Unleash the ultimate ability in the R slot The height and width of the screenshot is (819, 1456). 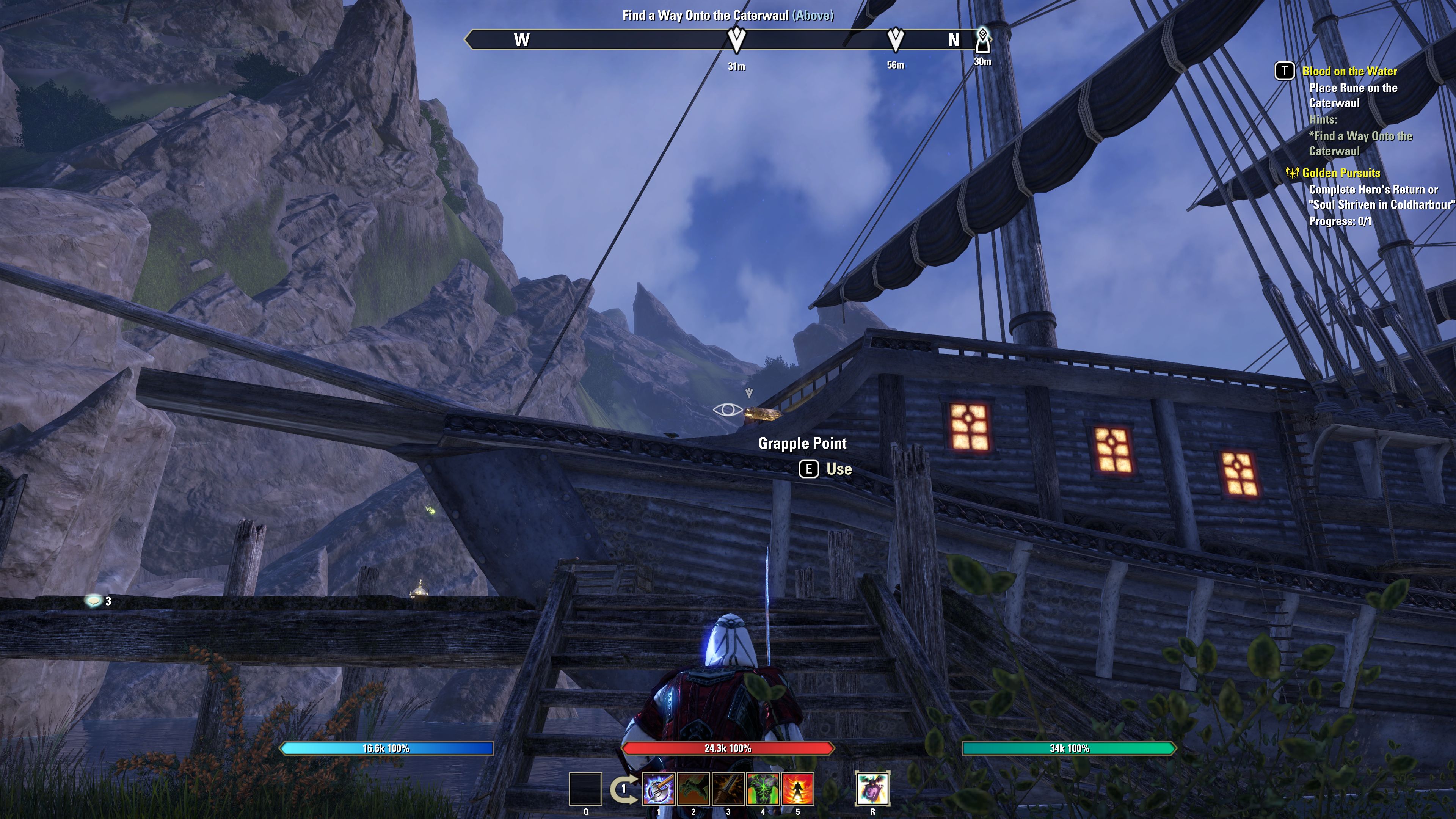tap(872, 789)
